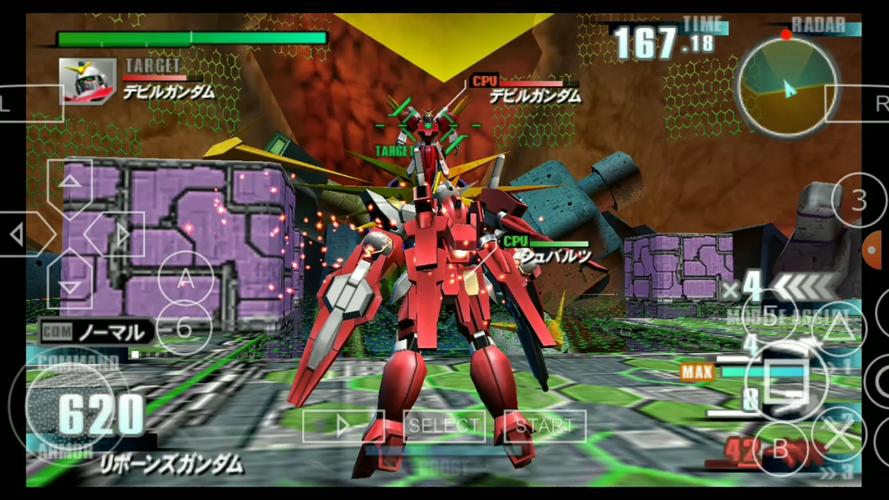Tap the play-arrow unthrottle button
Image resolution: width=889 pixels, height=500 pixels.
[x=343, y=425]
